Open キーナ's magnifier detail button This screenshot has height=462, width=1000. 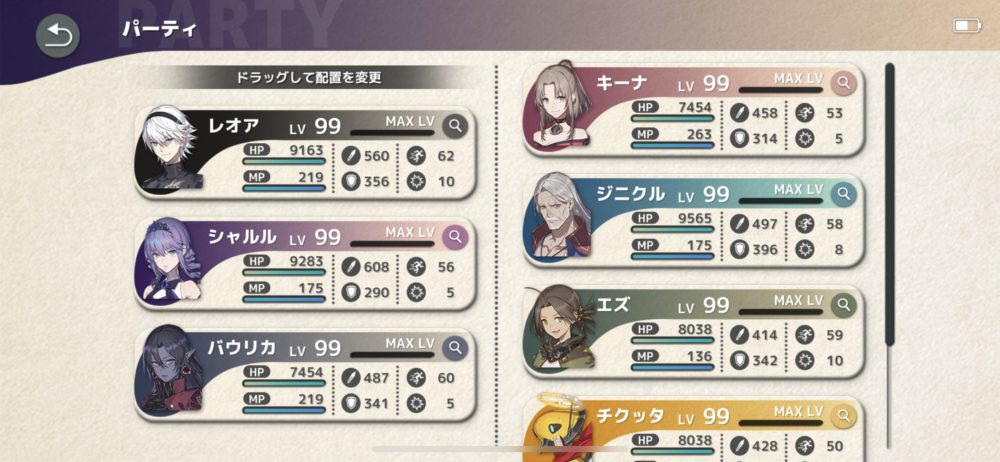pos(845,82)
